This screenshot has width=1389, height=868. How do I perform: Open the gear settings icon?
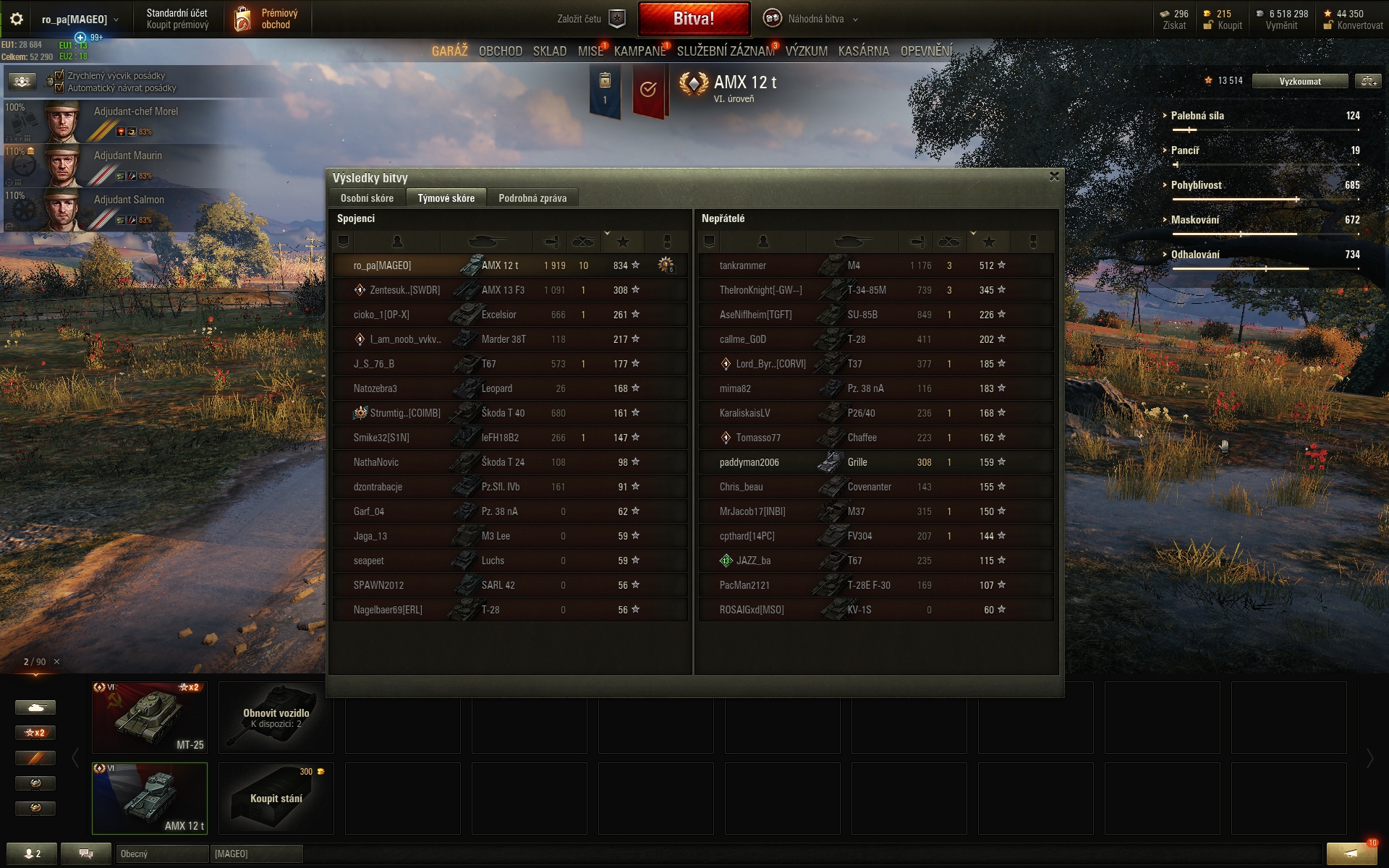tap(16, 20)
